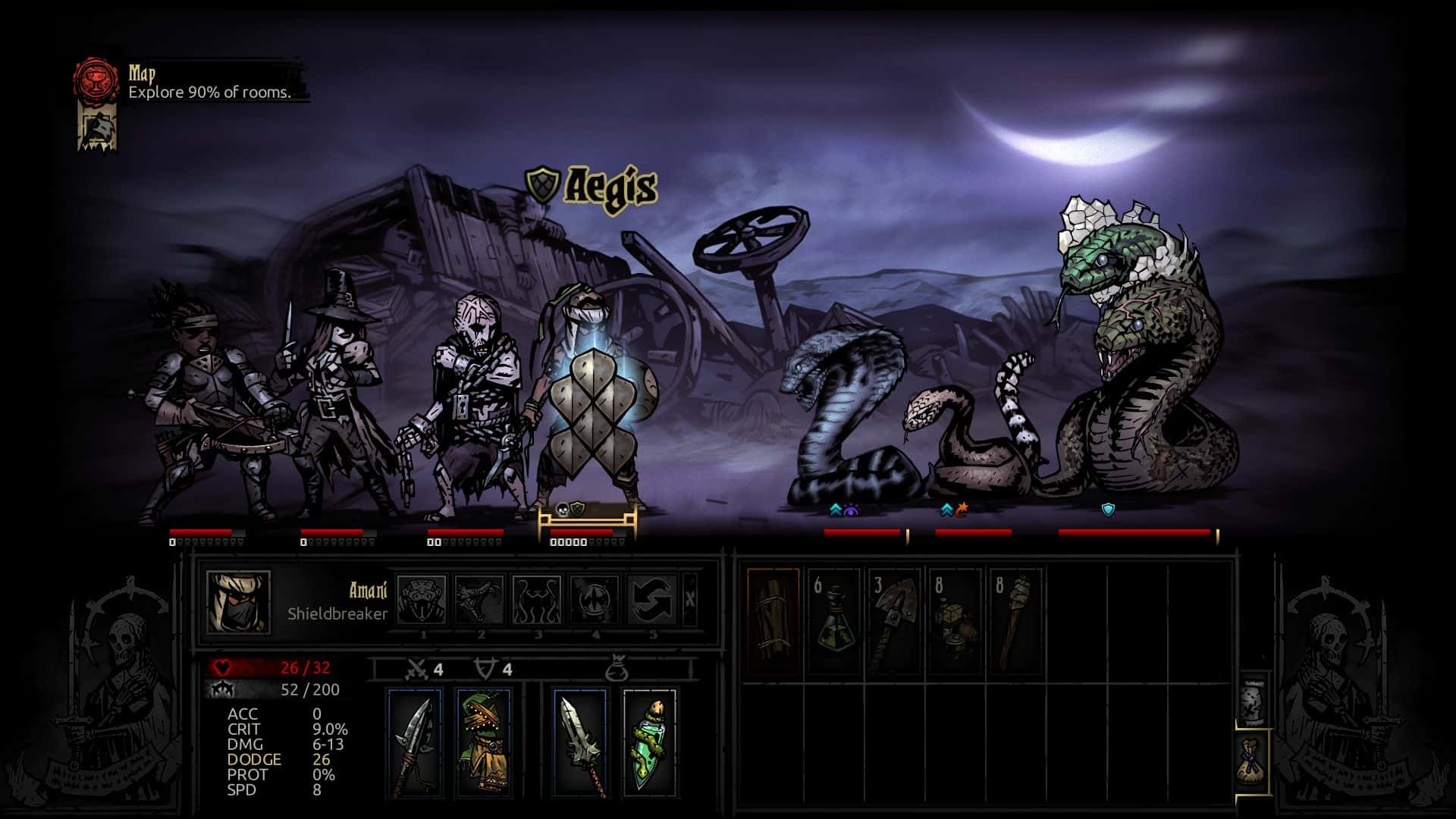Open the Map quest objective seal
The height and width of the screenshot is (819, 1456).
coord(96,82)
